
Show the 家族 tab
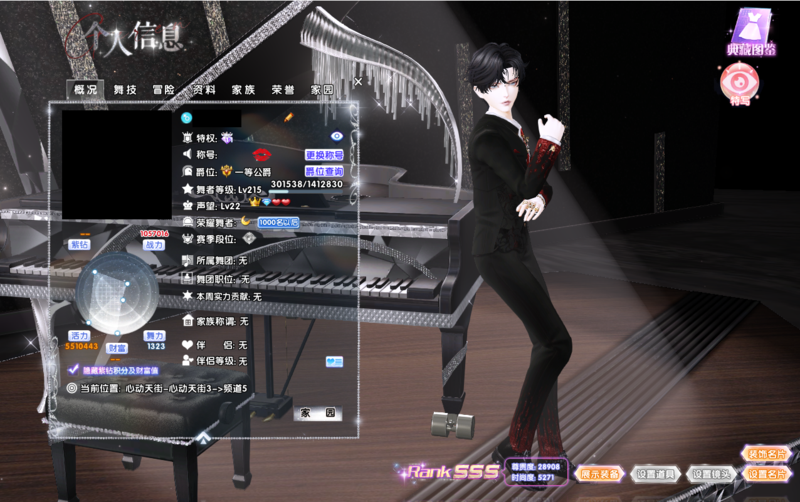coord(243,90)
